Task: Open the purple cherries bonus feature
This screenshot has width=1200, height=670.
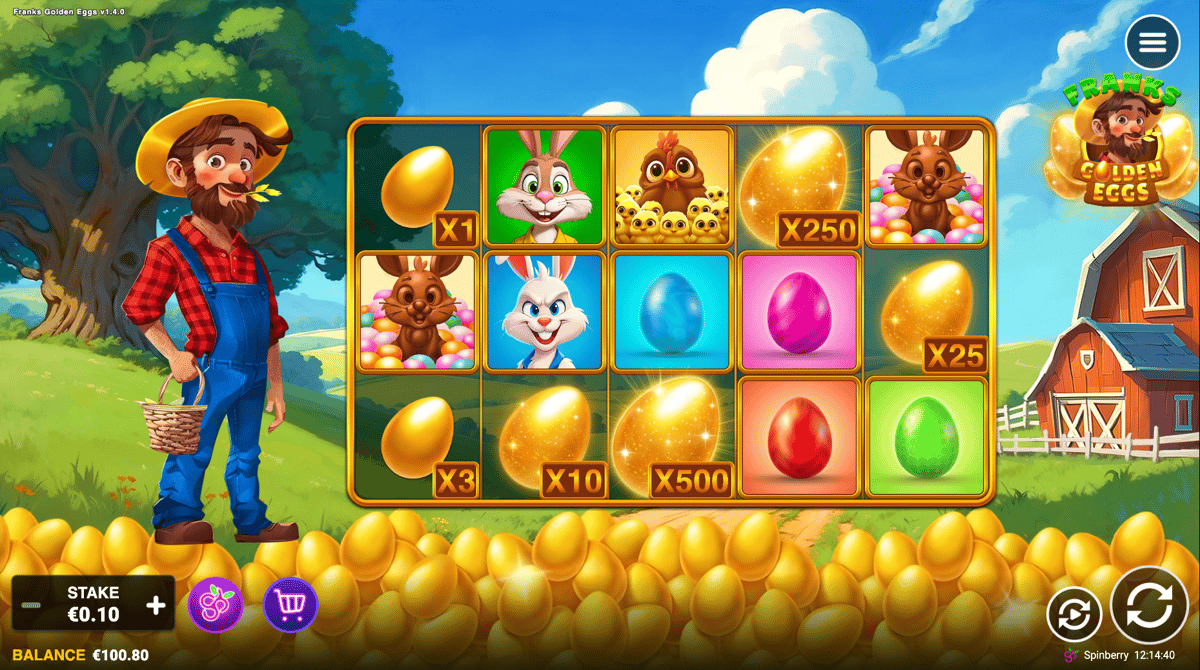Action: [x=215, y=605]
